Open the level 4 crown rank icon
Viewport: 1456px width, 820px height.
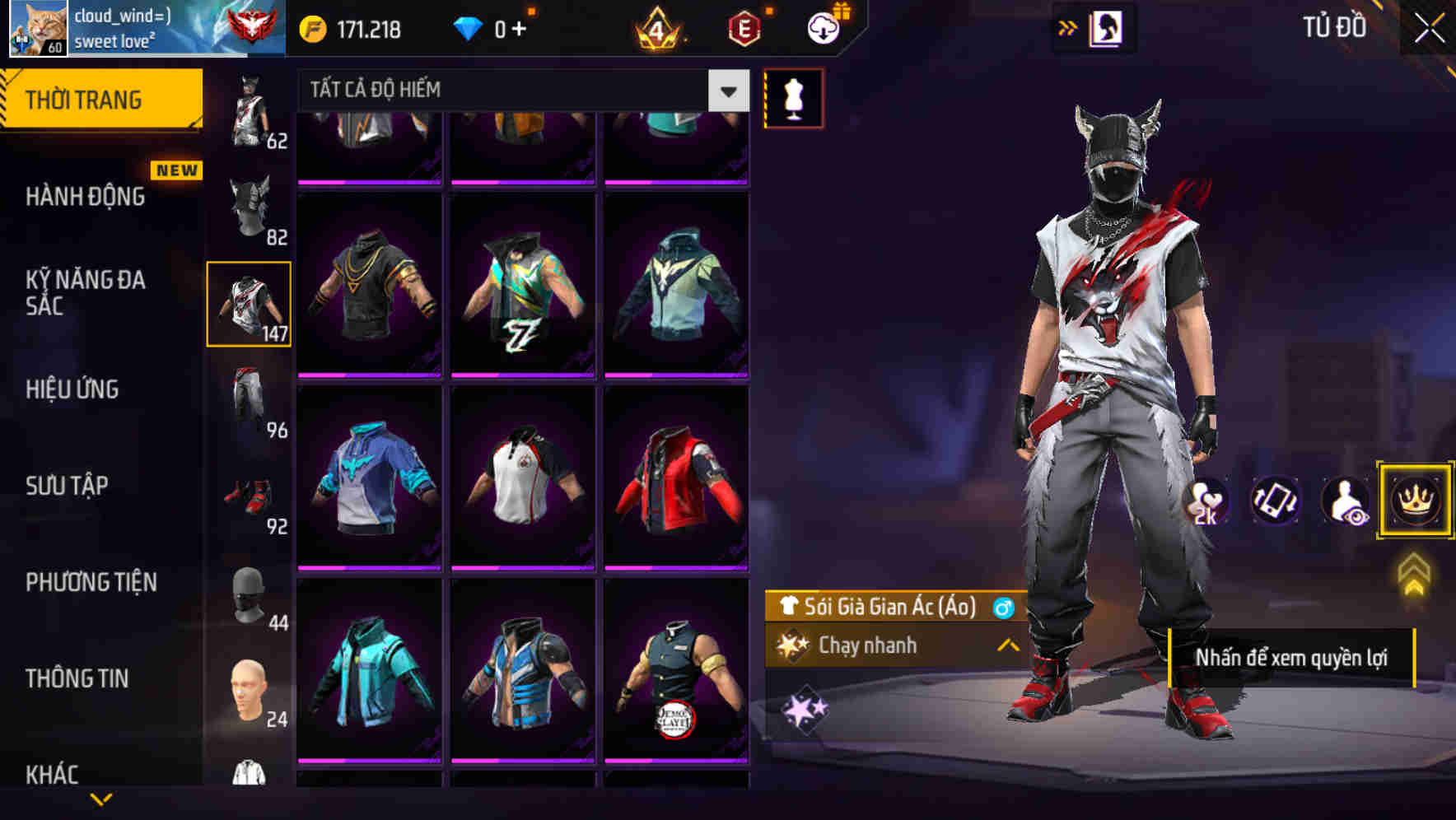pos(659,27)
